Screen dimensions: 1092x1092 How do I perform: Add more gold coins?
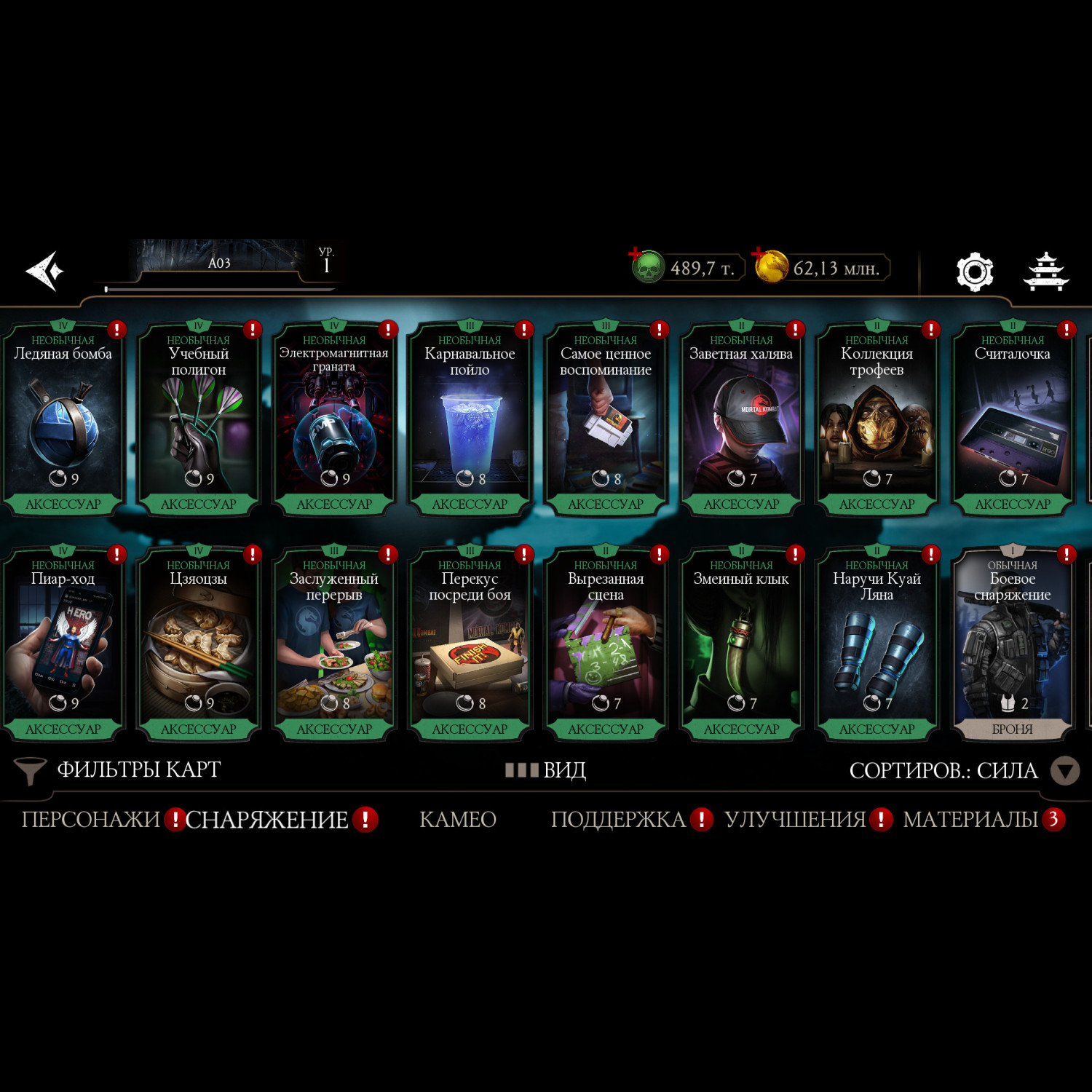[x=759, y=255]
